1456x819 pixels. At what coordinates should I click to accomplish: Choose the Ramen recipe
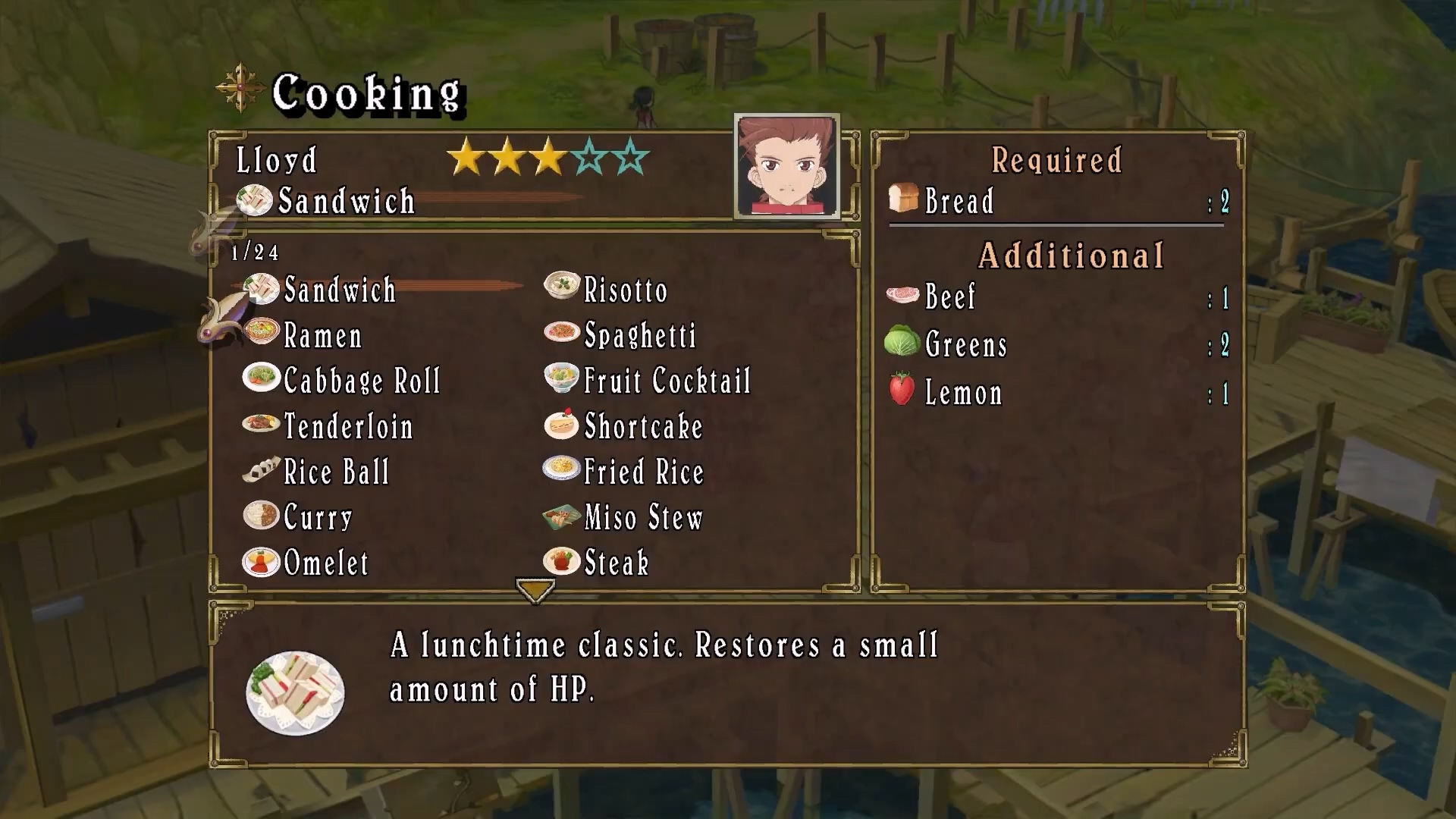322,335
